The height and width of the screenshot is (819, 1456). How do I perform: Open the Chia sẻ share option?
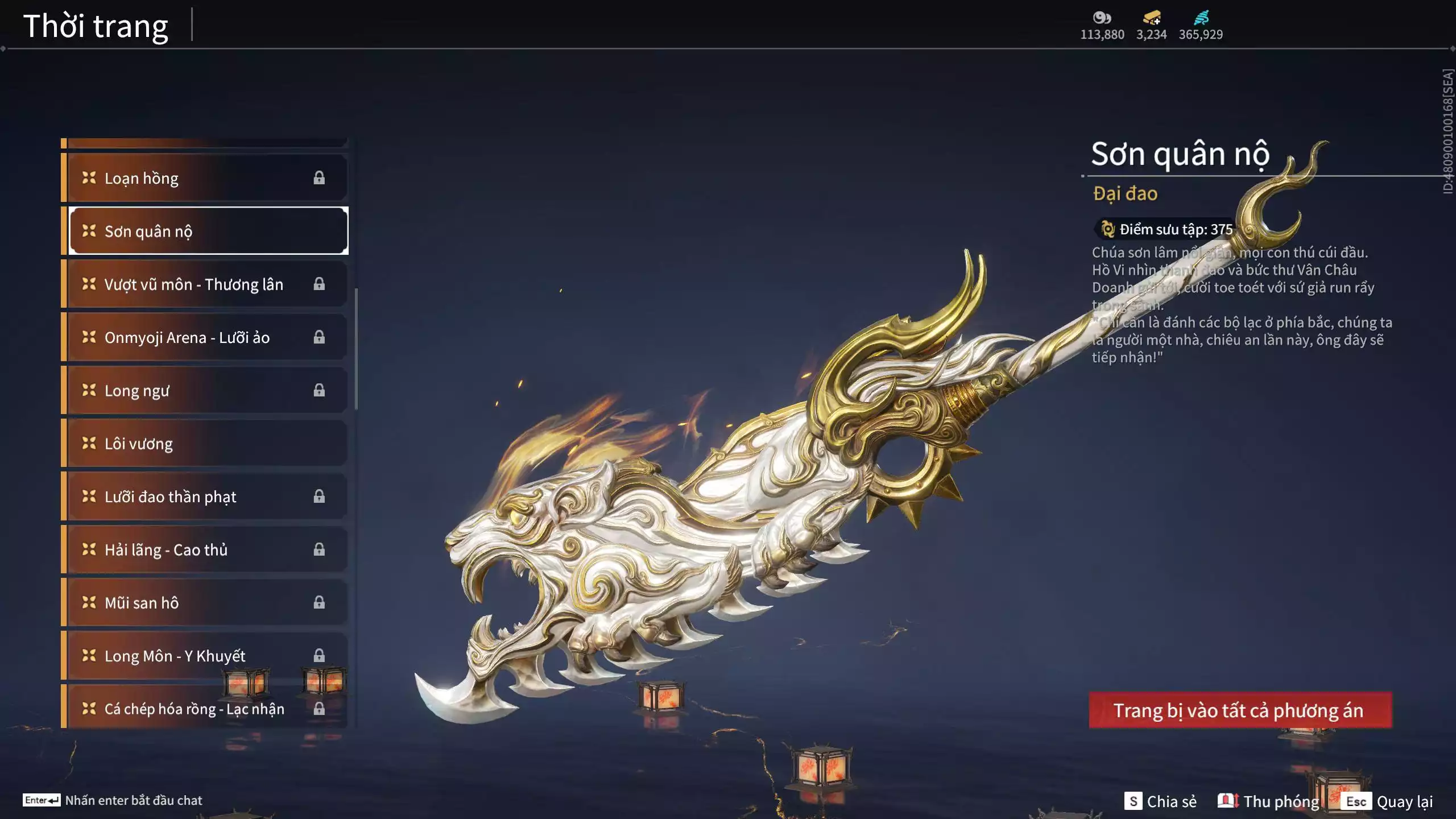1161,801
